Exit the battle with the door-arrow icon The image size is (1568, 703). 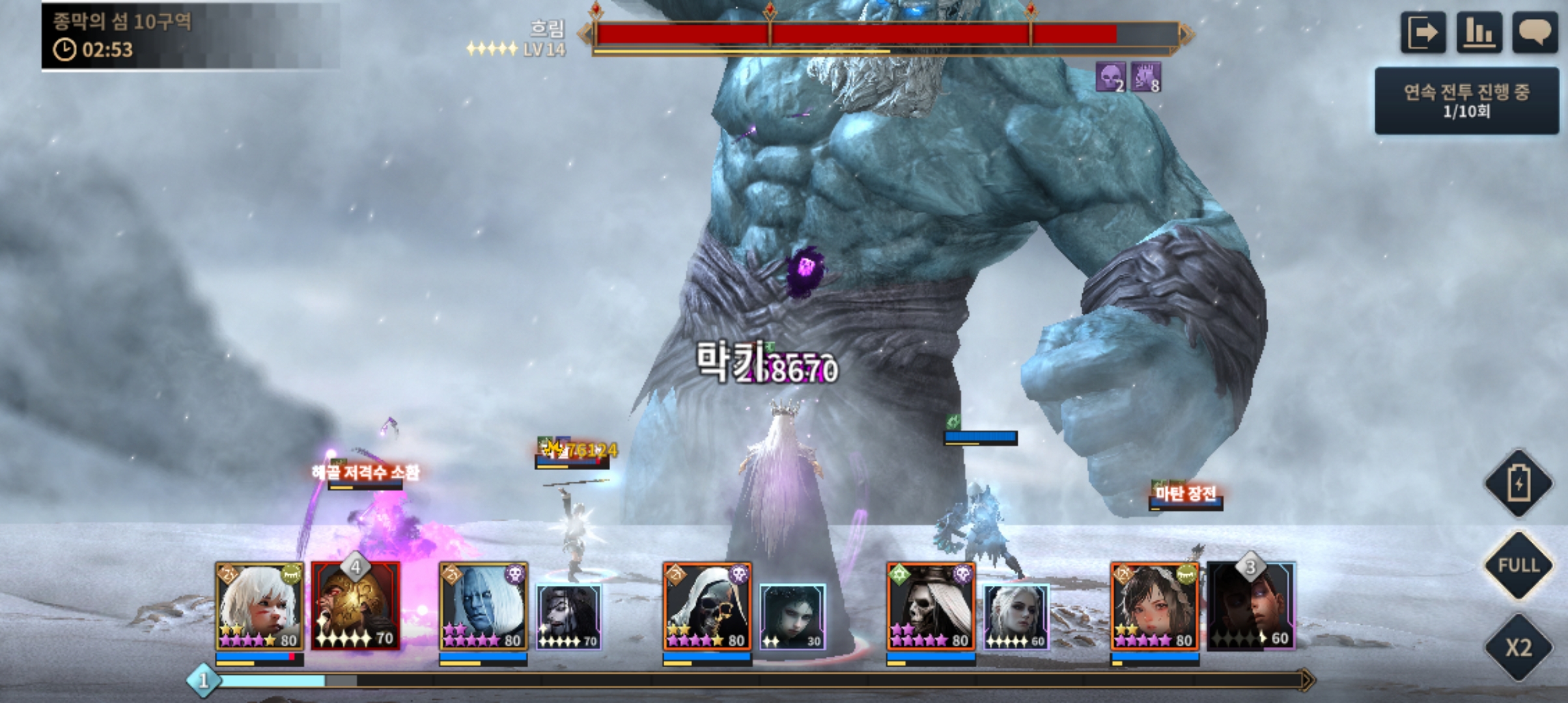tap(1423, 33)
